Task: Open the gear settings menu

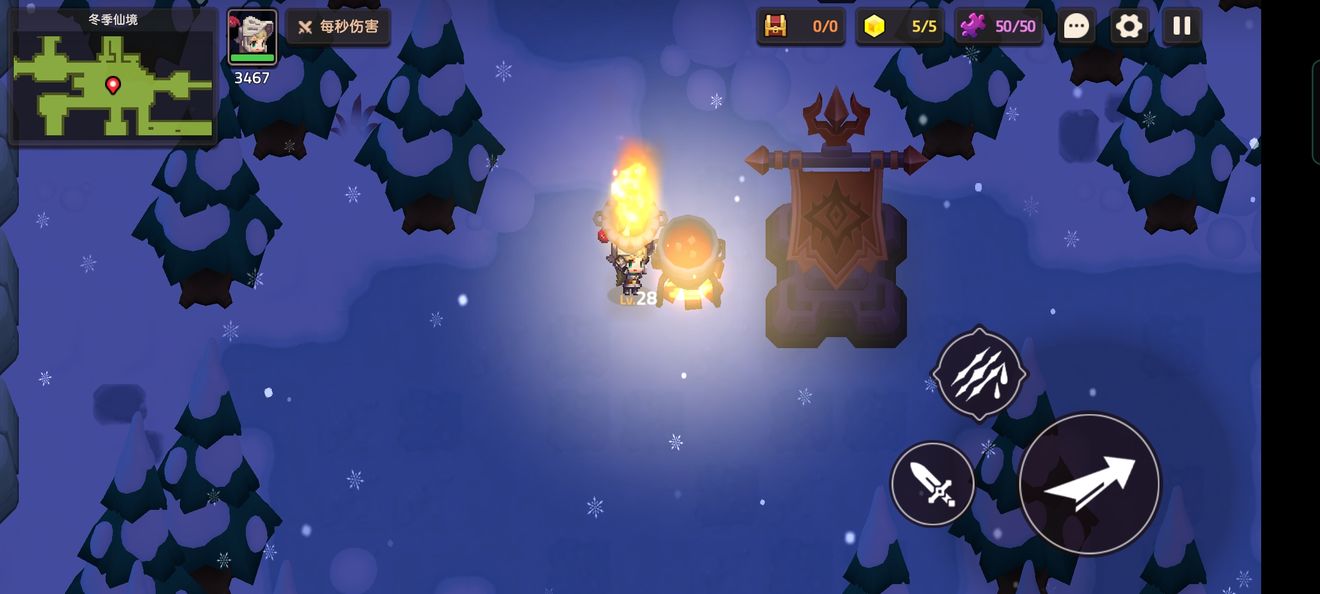Action: click(x=1129, y=26)
